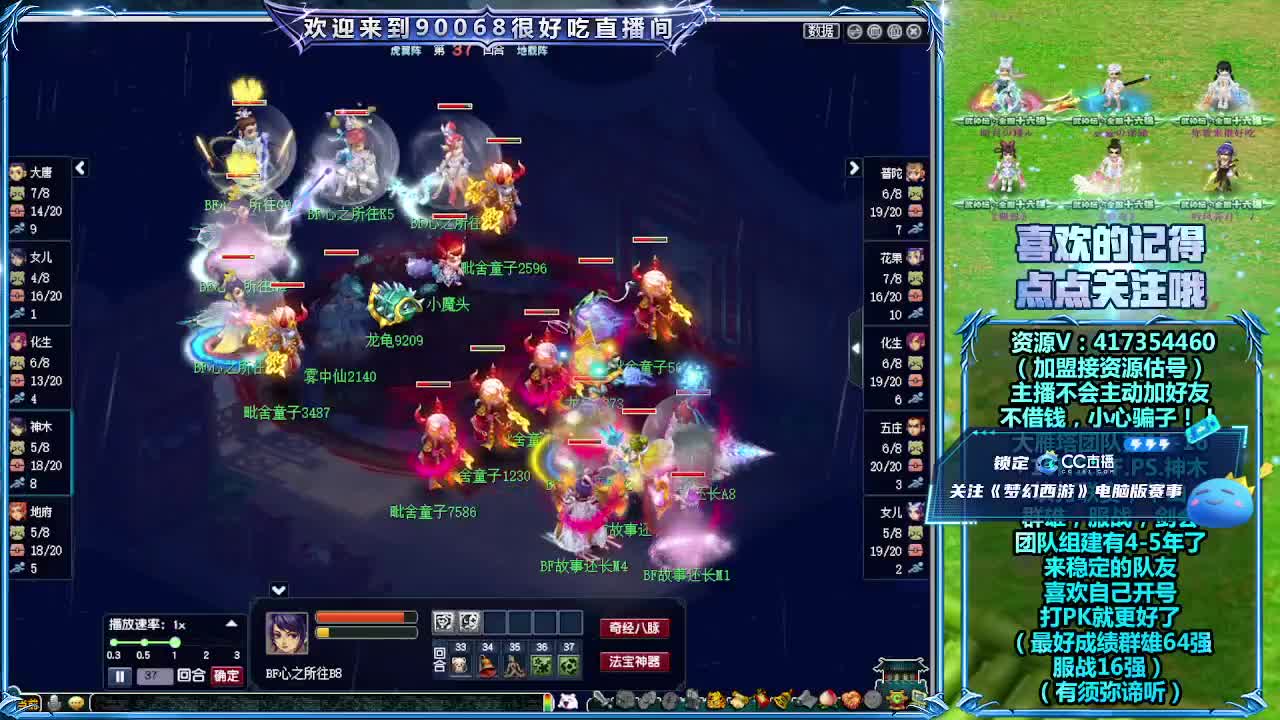This screenshot has width=1280, height=720.
Task: Click the 数据 data panel icon
Action: click(820, 31)
